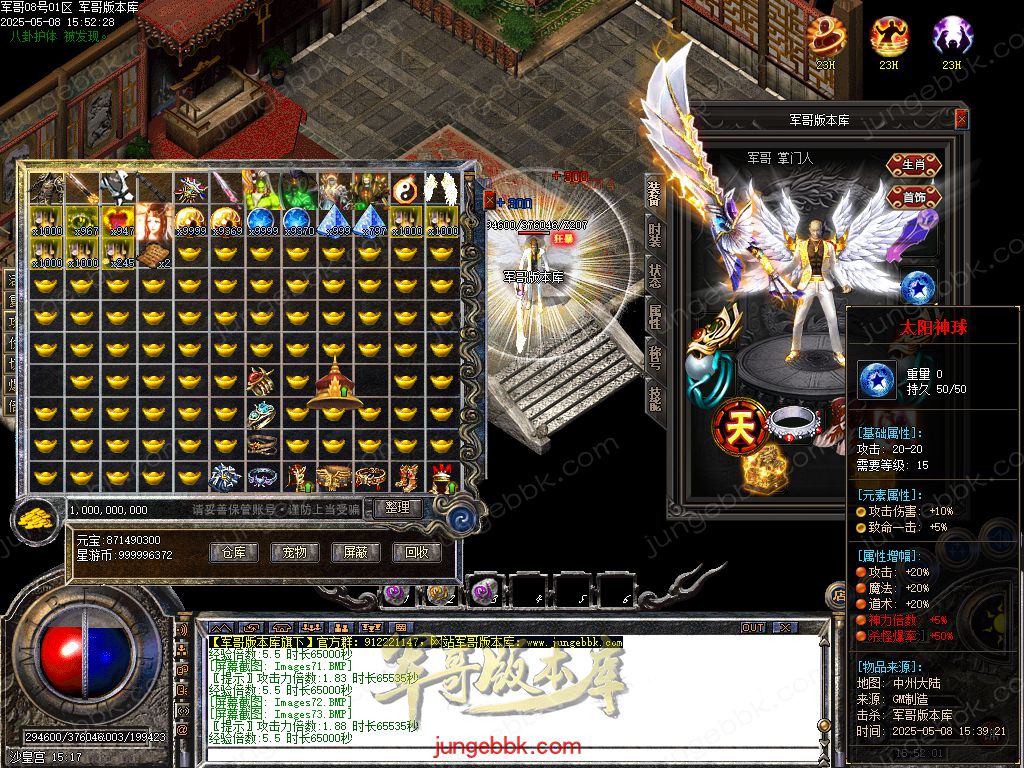Open the 回收 recycle function
1024x768 pixels.
tap(416, 552)
